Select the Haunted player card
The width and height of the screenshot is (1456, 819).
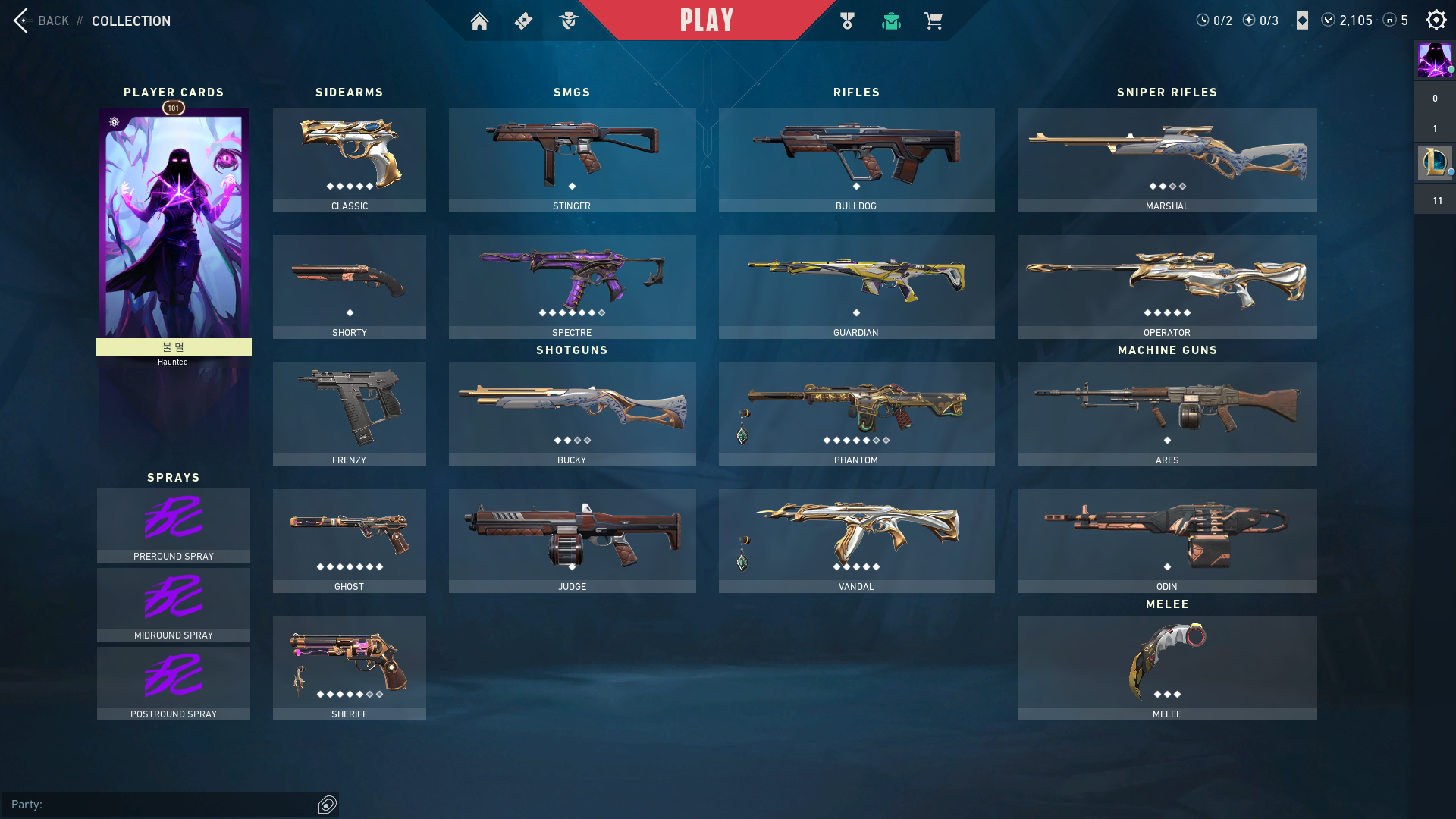(x=174, y=227)
